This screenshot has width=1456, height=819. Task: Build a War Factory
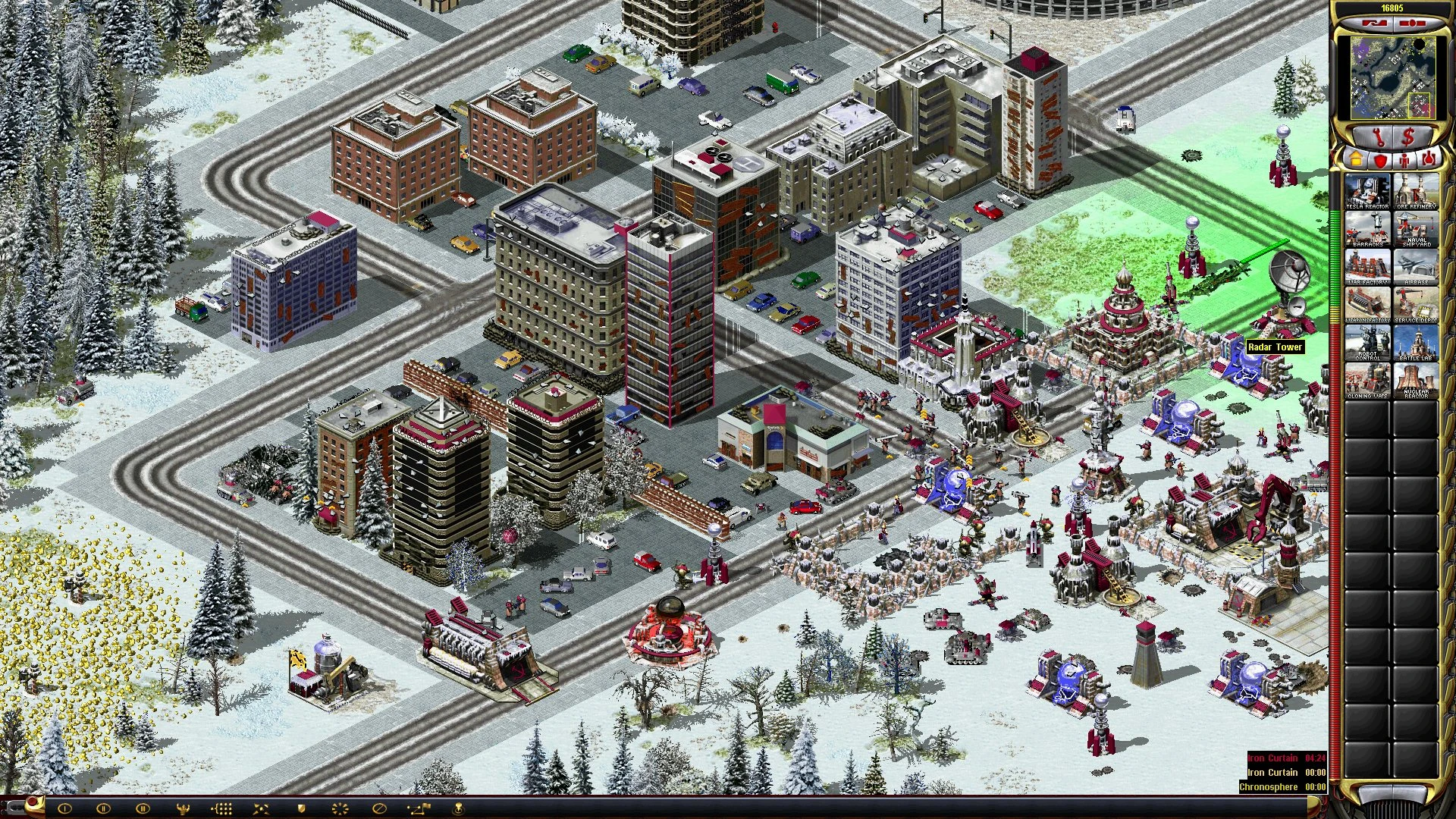[x=1367, y=267]
